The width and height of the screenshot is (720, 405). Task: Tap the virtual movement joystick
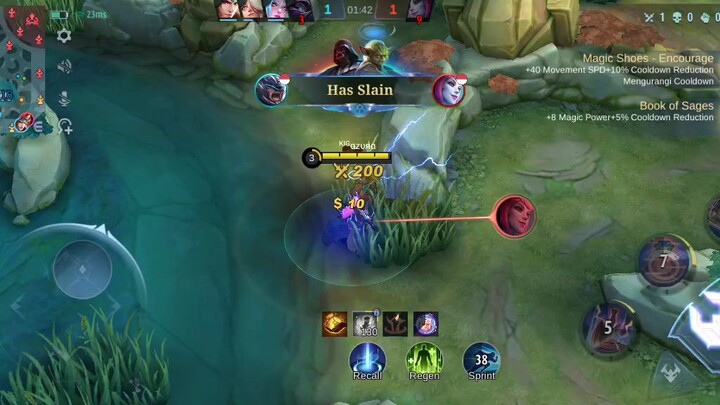point(82,269)
